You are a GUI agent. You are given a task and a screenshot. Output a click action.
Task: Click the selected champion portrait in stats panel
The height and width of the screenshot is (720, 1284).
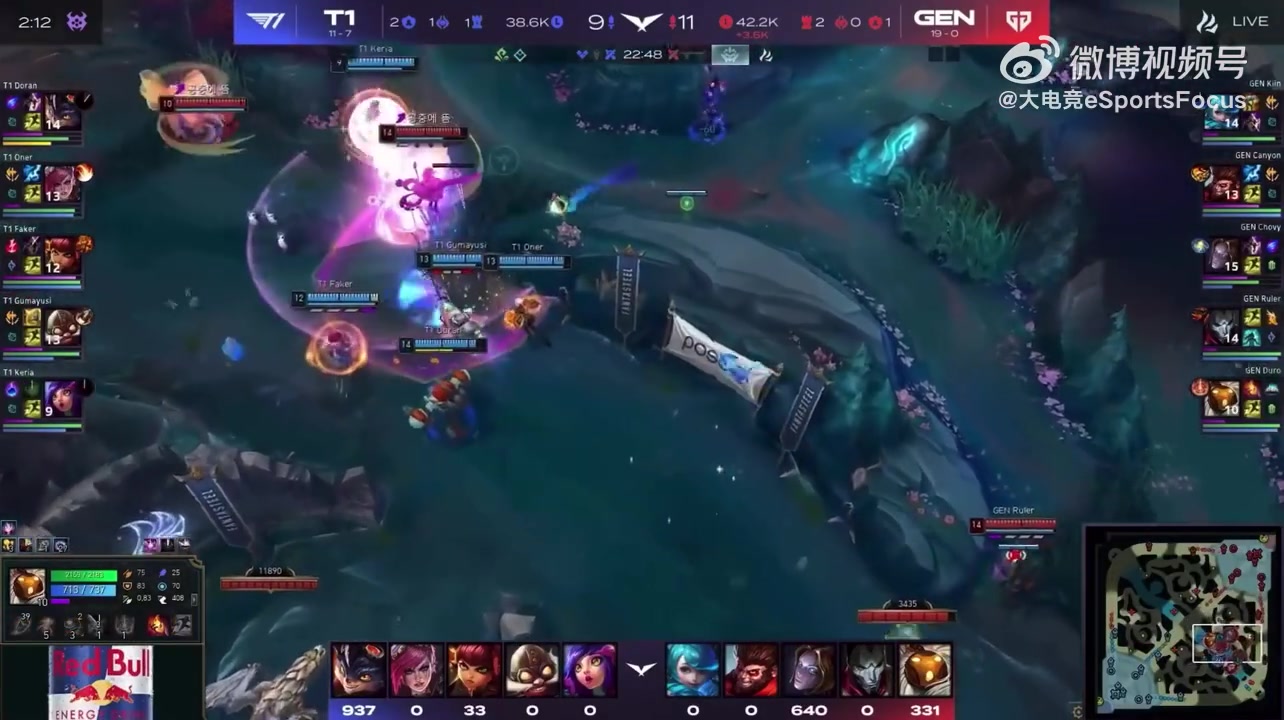[x=27, y=586]
